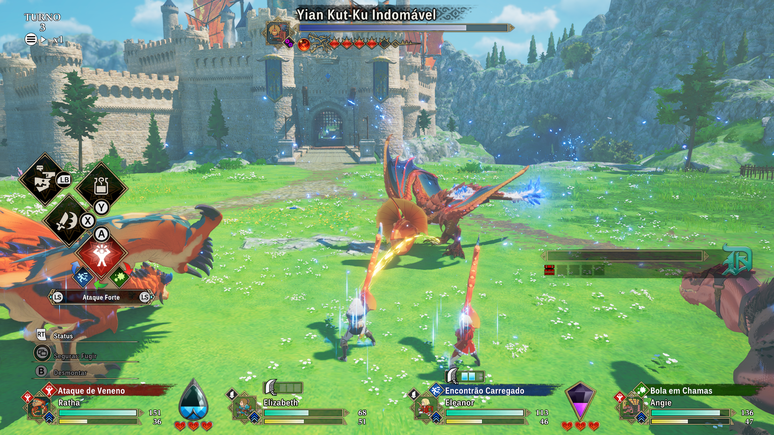Viewport: 774px width, 435px height.
Task: Open the Status option
Action: coord(63,335)
